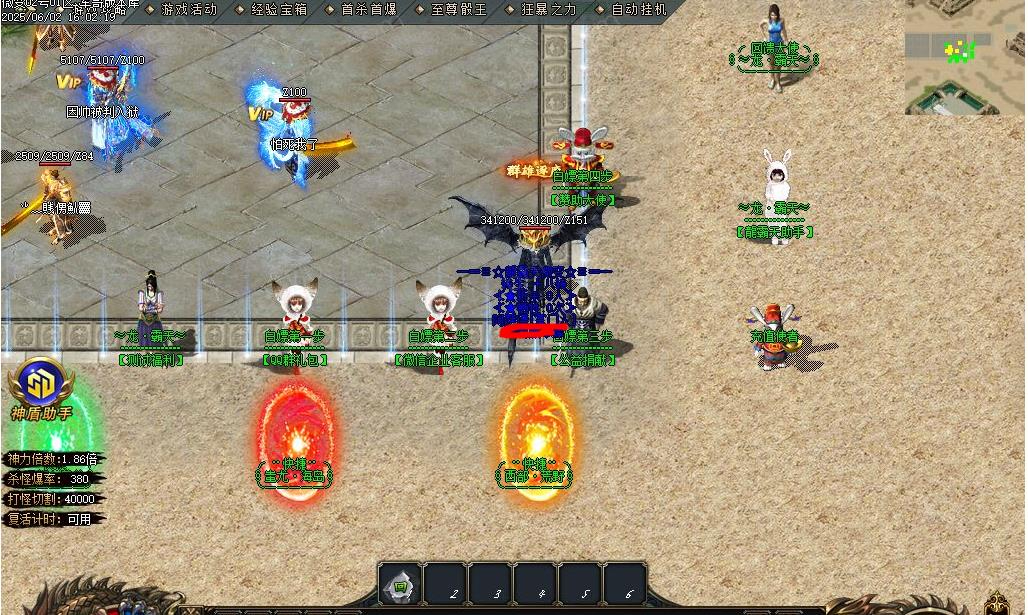The image size is (1028, 615).
Task: Choose the 狂暴之力 menu entry
Action: (x=549, y=10)
